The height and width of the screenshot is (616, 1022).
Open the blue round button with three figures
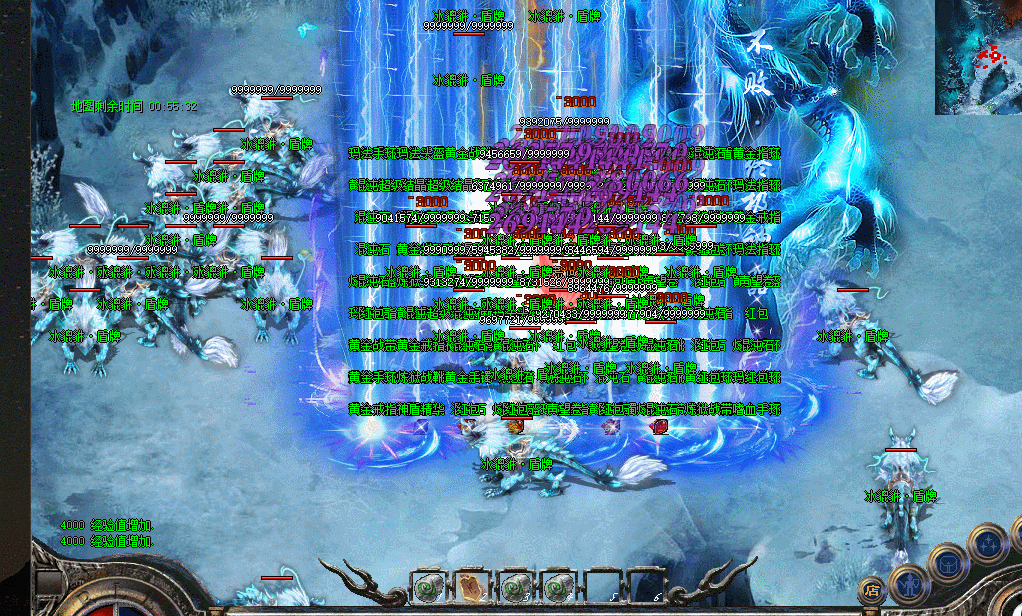click(988, 542)
